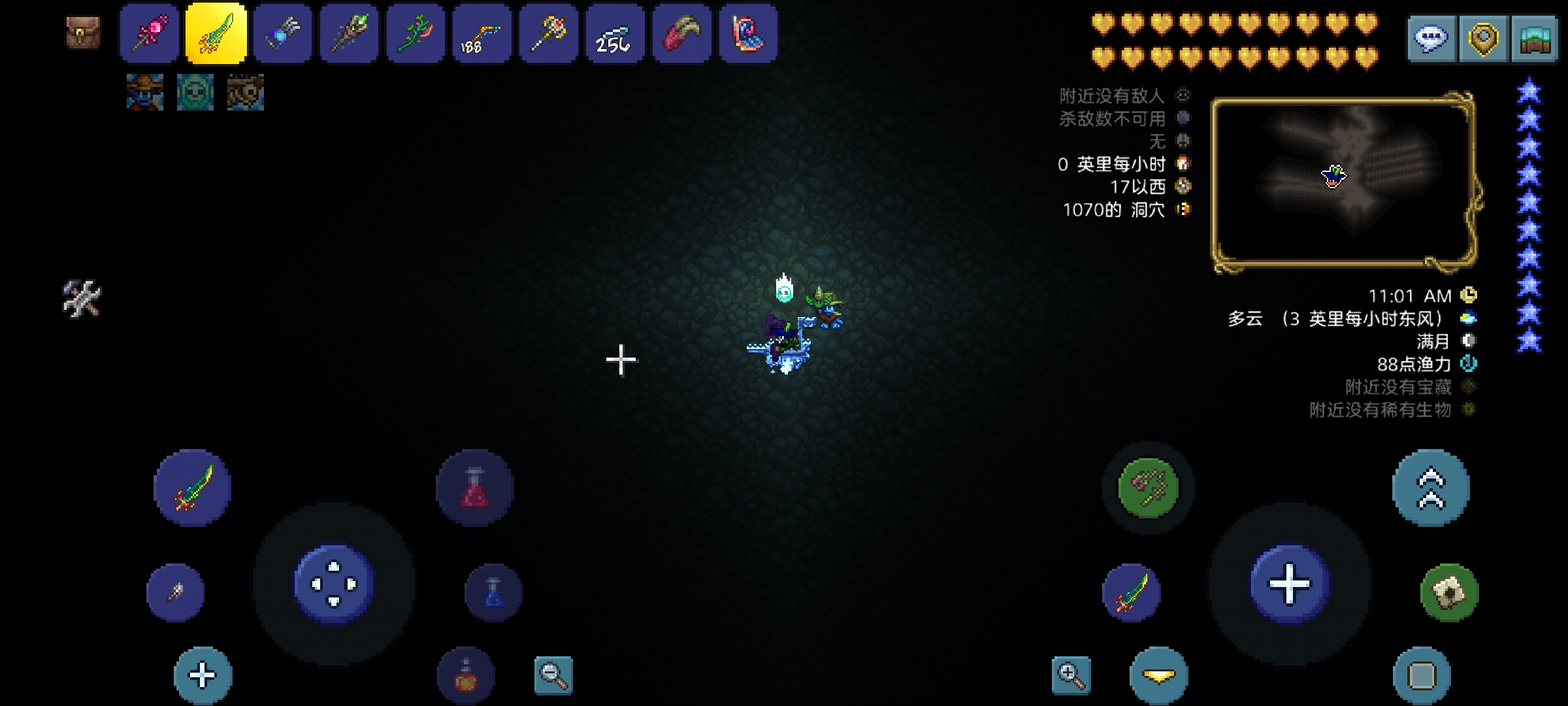Zoom out with the minus magnifier

[553, 675]
